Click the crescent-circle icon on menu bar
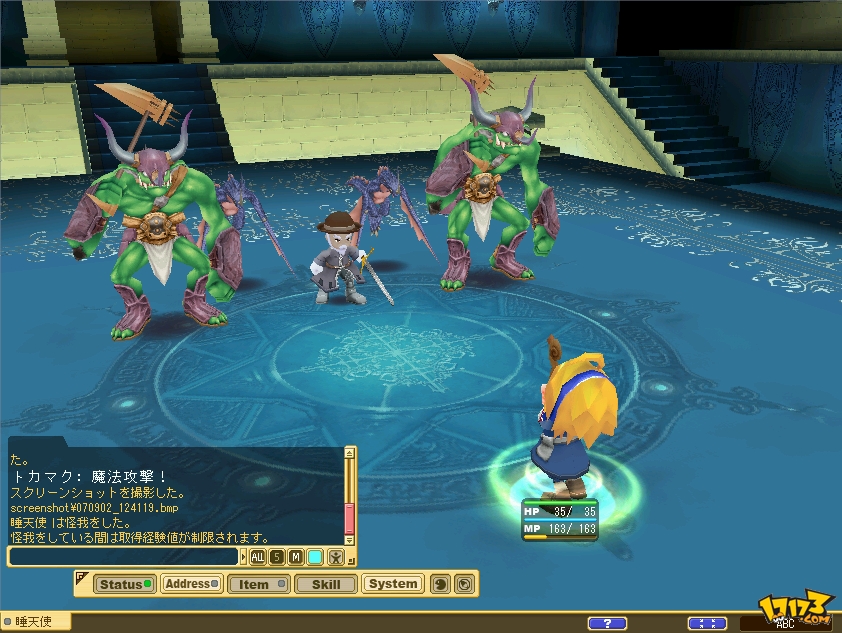The width and height of the screenshot is (842, 633). coord(439,584)
